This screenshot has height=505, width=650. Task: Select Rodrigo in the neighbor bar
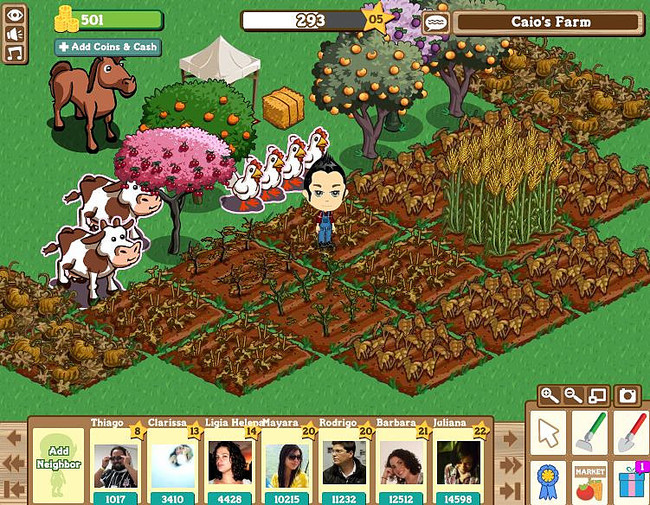click(x=343, y=463)
